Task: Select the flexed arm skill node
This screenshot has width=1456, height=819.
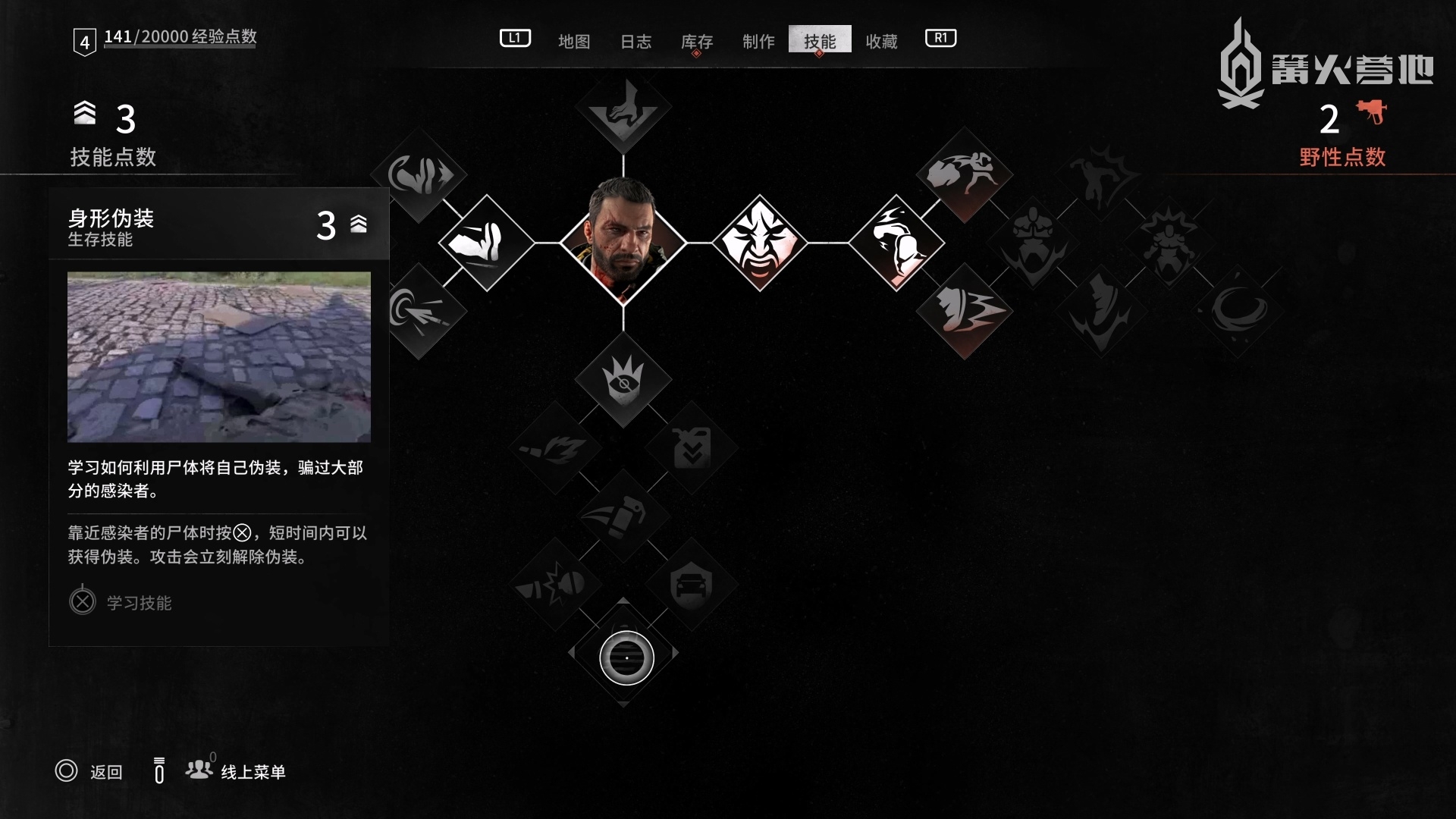Action: pyautogui.click(x=896, y=243)
